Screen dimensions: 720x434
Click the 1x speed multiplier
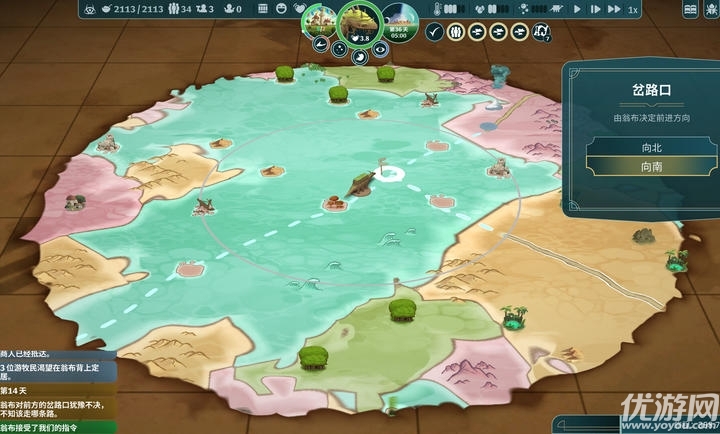click(632, 9)
